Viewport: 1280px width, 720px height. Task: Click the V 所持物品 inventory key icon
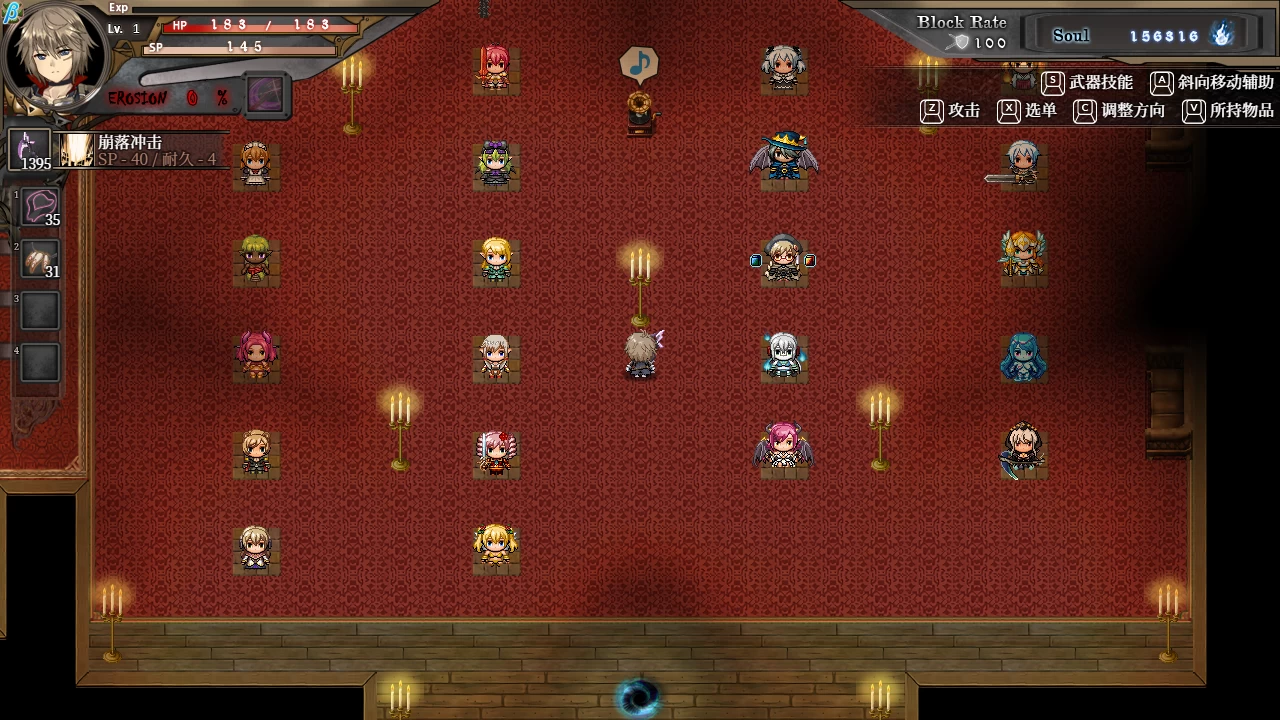(x=1192, y=112)
